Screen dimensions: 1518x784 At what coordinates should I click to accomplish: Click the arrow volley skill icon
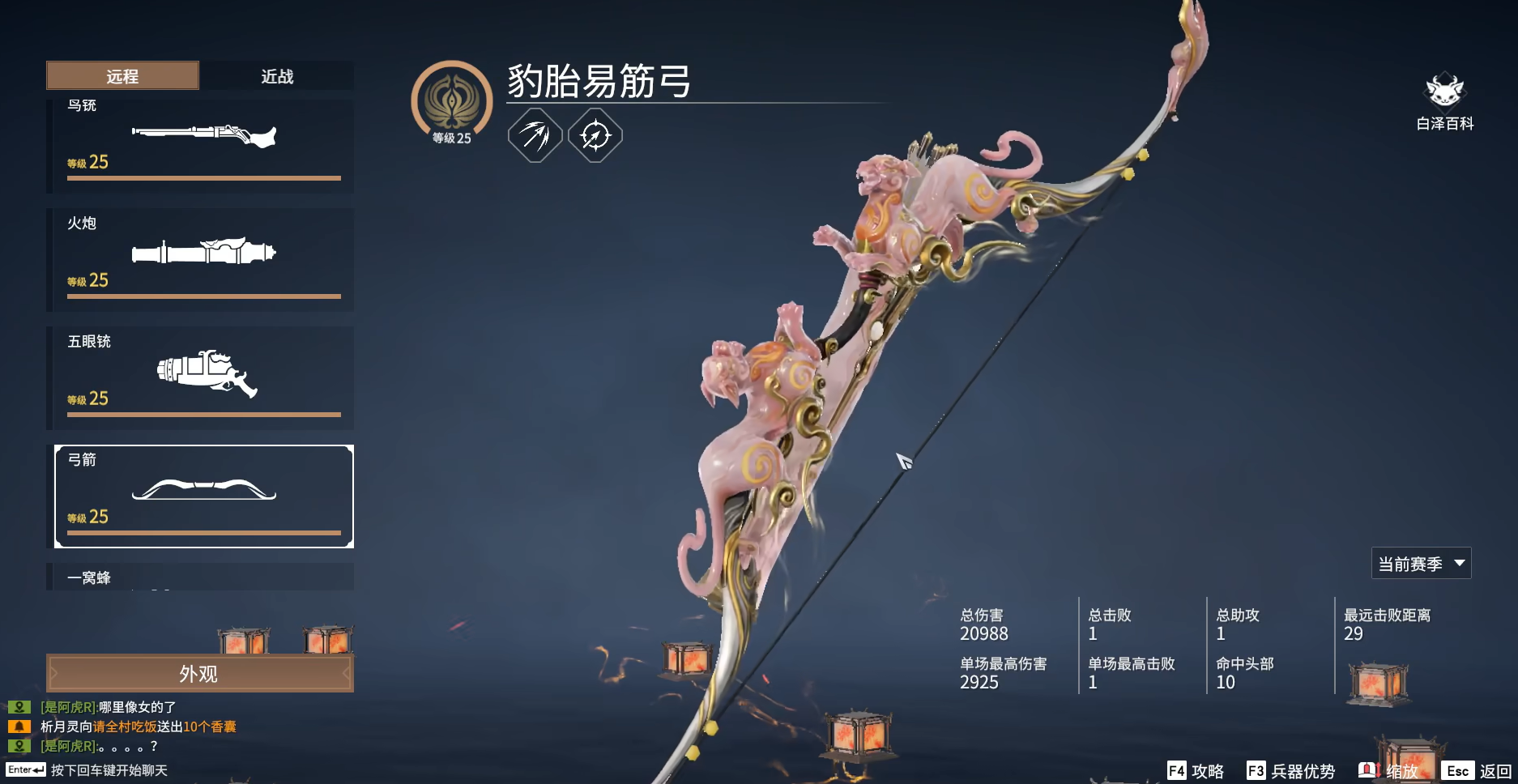click(534, 135)
